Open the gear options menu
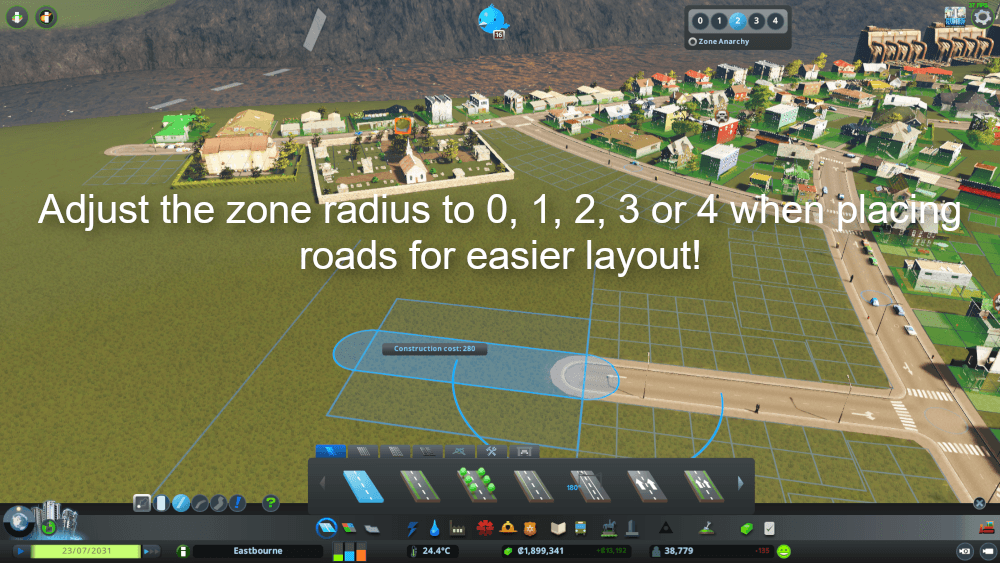 [982, 17]
